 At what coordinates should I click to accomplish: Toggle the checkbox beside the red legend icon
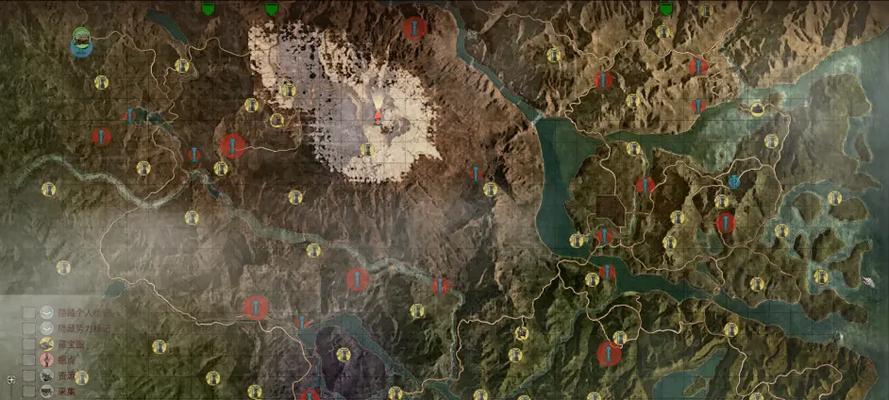(x=28, y=360)
